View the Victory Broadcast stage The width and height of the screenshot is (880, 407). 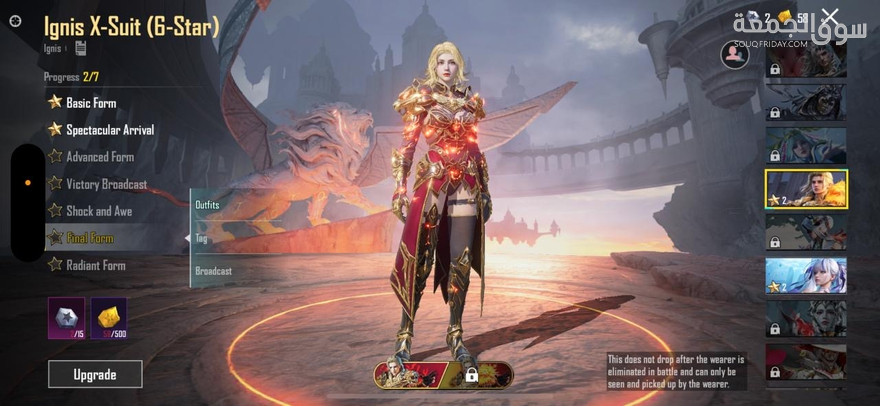click(x=106, y=184)
